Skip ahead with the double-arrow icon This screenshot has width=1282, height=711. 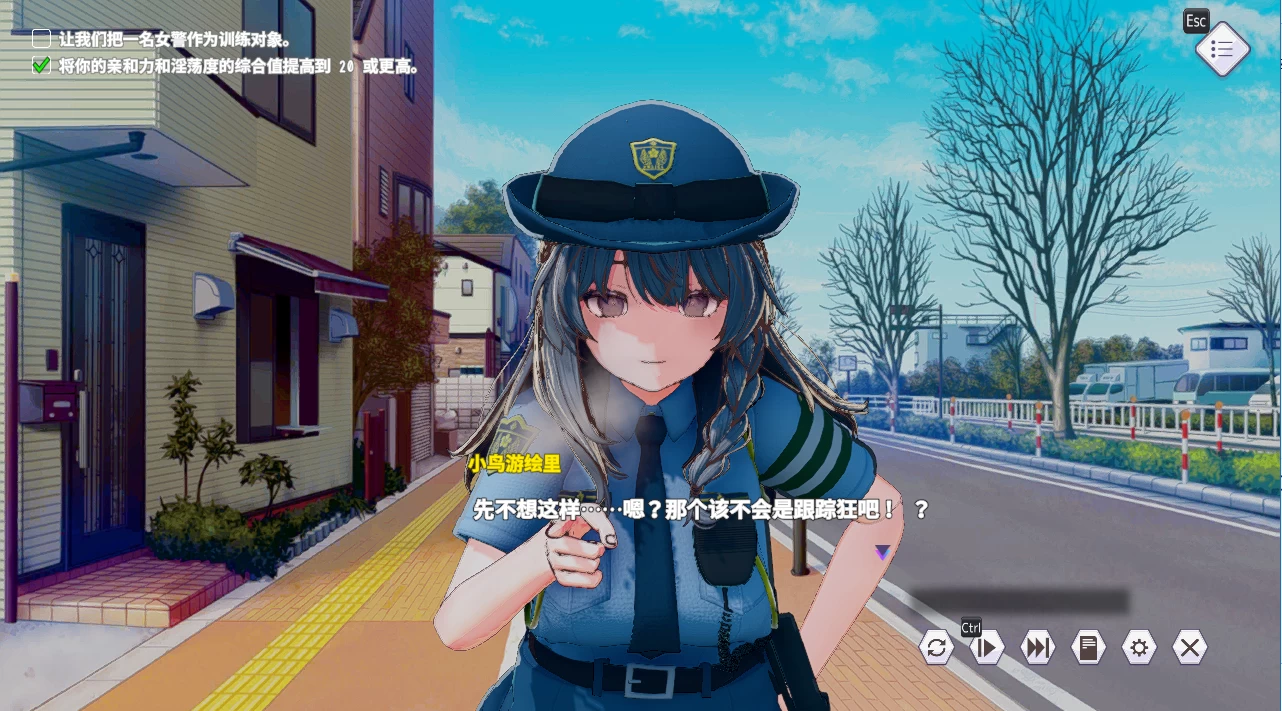click(1038, 648)
